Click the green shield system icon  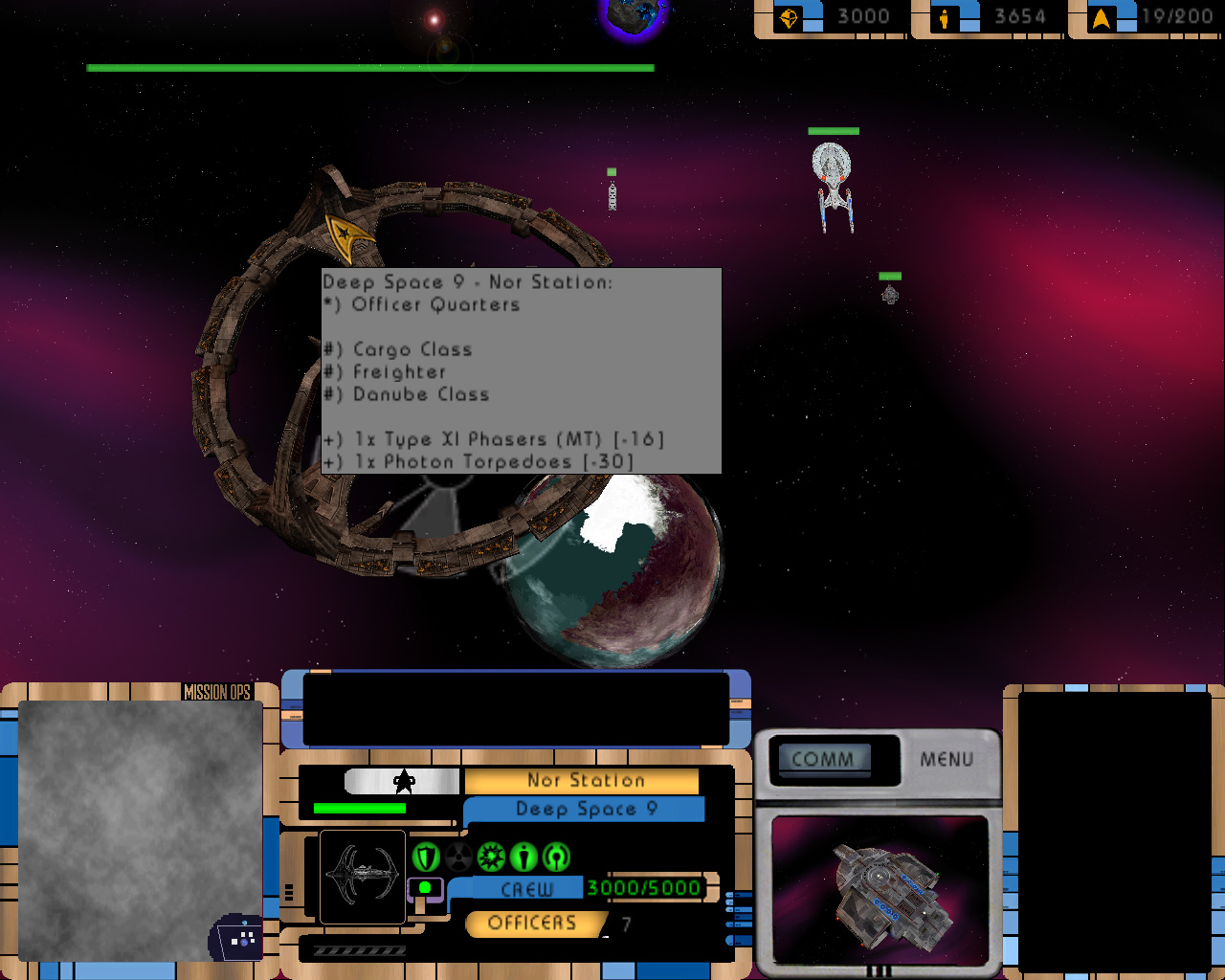click(x=426, y=856)
